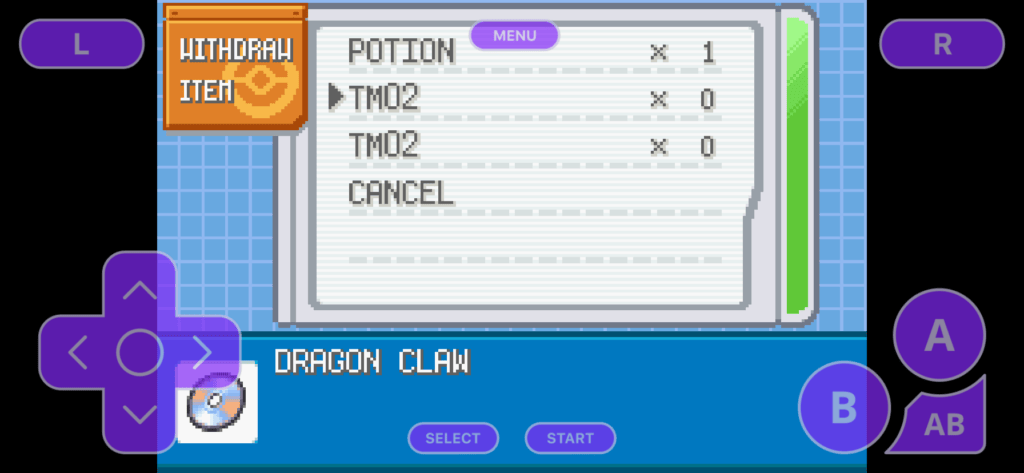This screenshot has width=1024, height=473.
Task: Tap the emulator's START overlay button
Action: click(570, 438)
